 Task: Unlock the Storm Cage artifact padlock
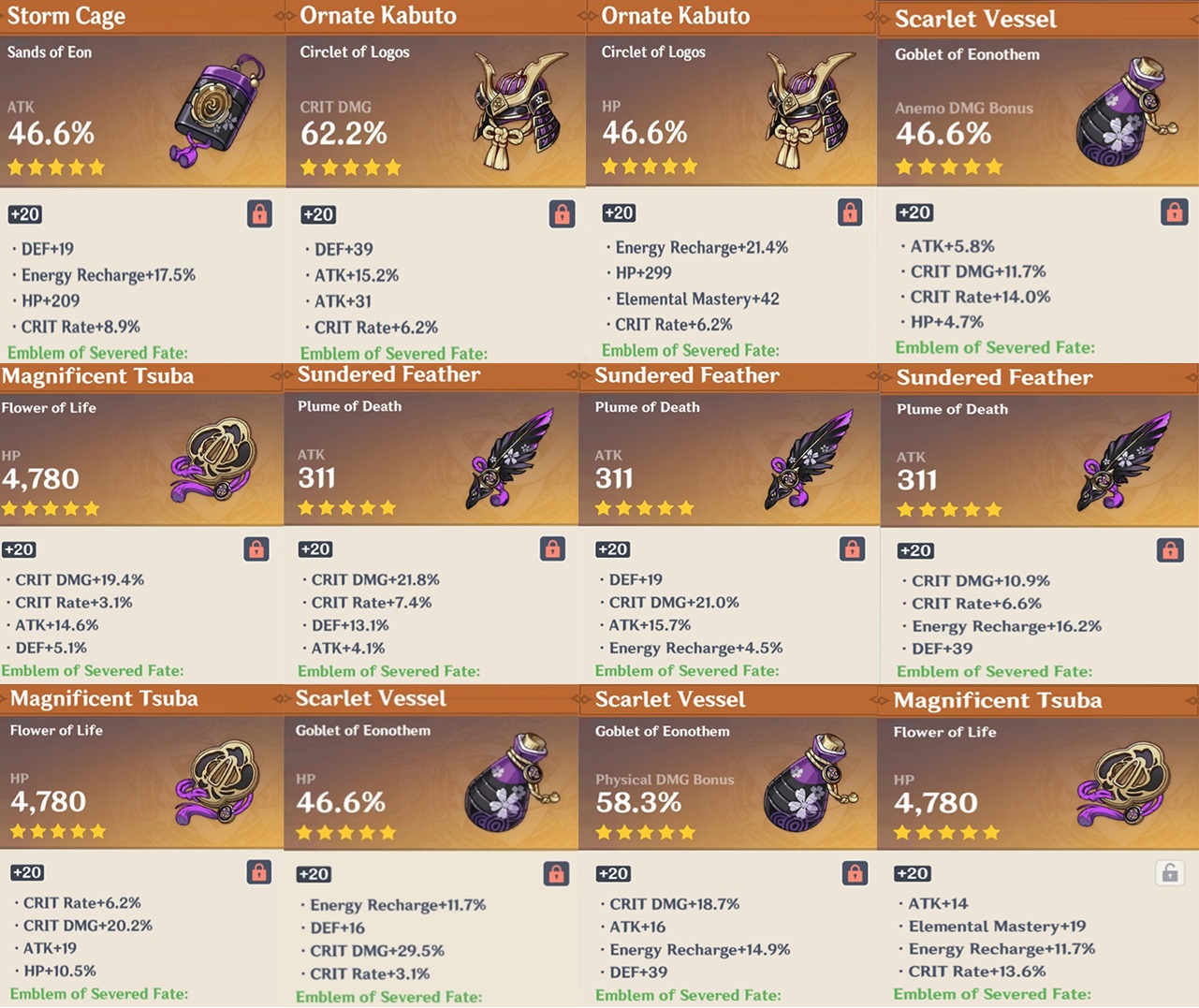coord(258,213)
